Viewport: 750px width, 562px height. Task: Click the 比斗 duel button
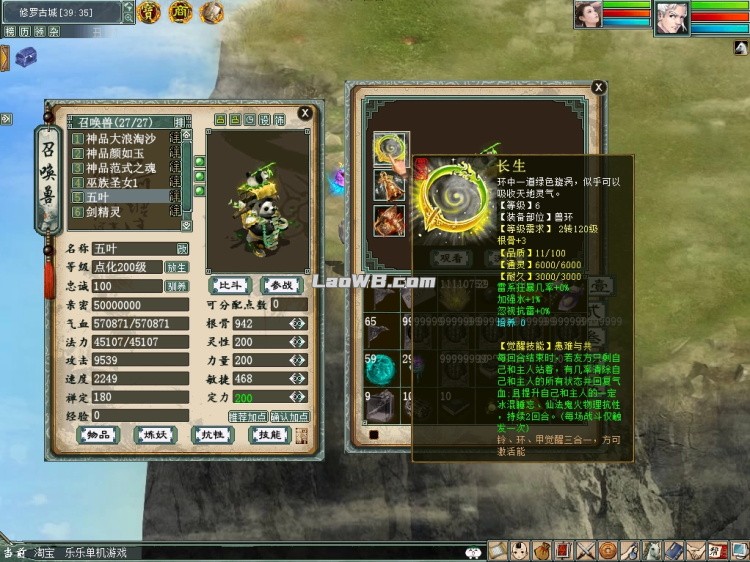pos(232,286)
